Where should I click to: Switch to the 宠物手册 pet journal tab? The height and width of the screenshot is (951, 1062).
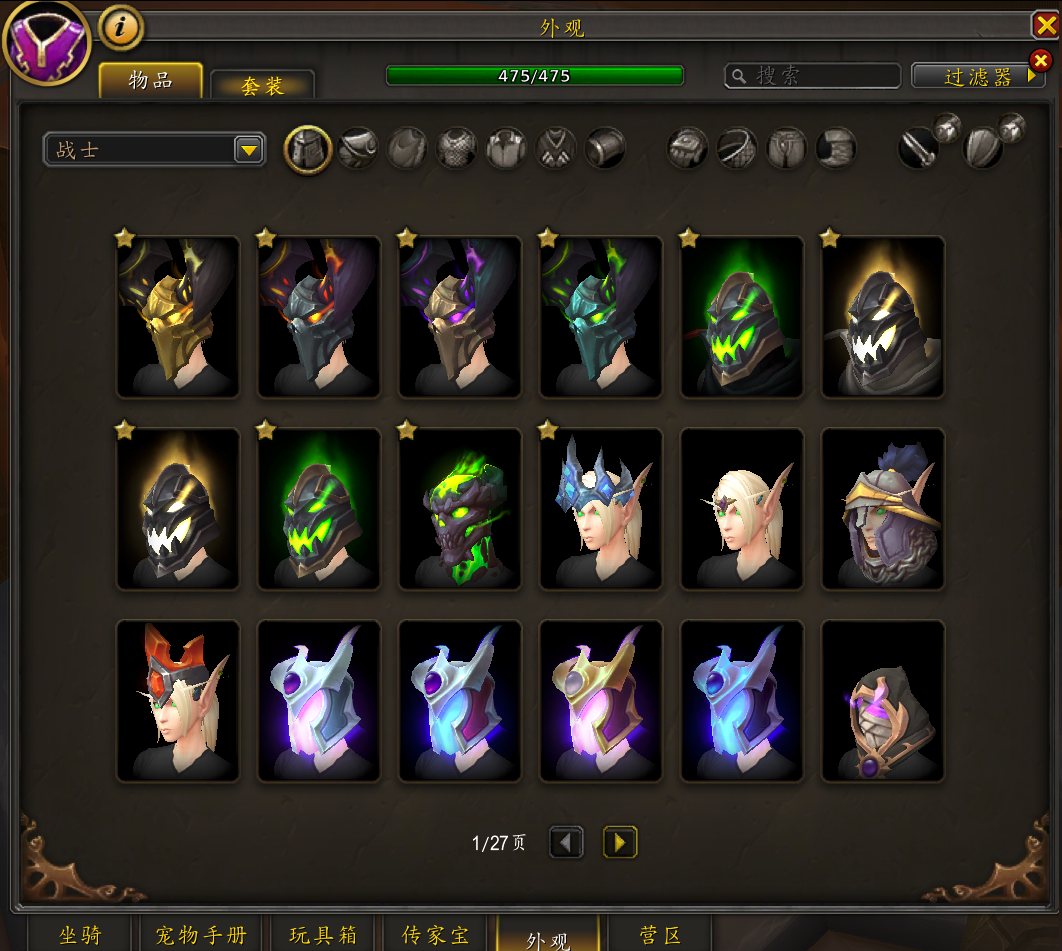pyautogui.click(x=201, y=935)
